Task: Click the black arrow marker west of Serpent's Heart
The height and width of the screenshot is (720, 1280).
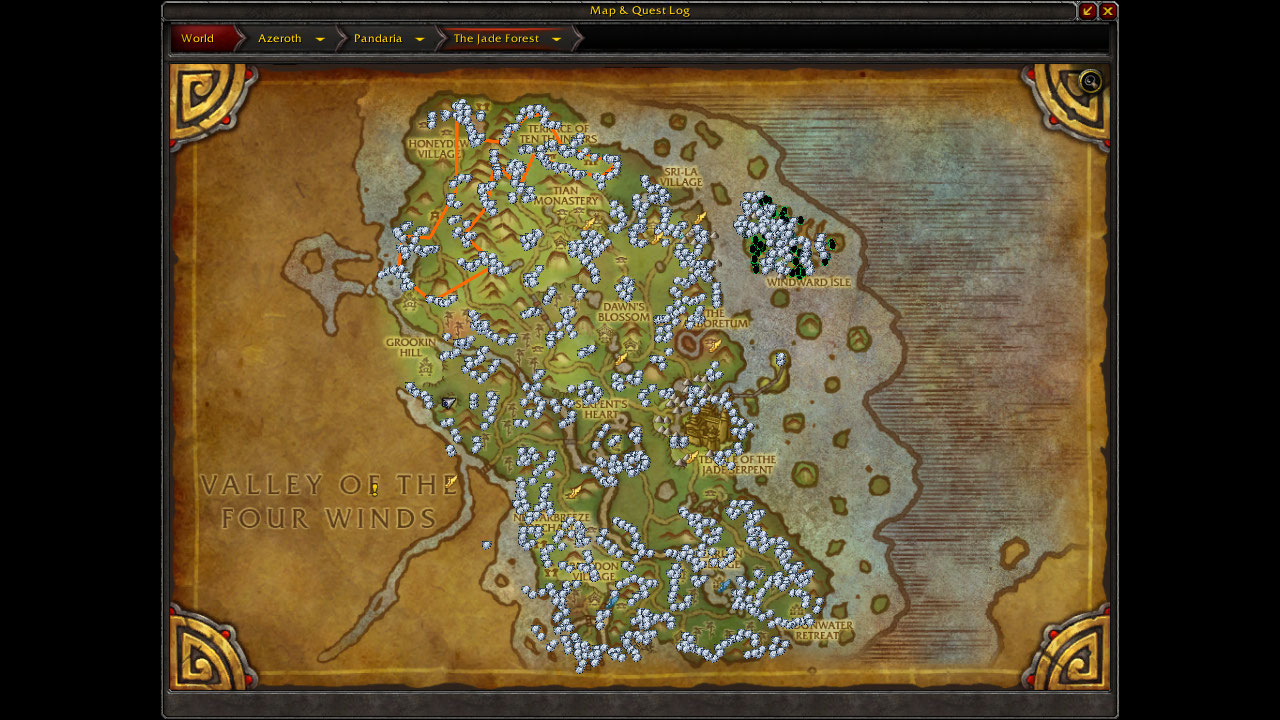Action: [x=447, y=401]
